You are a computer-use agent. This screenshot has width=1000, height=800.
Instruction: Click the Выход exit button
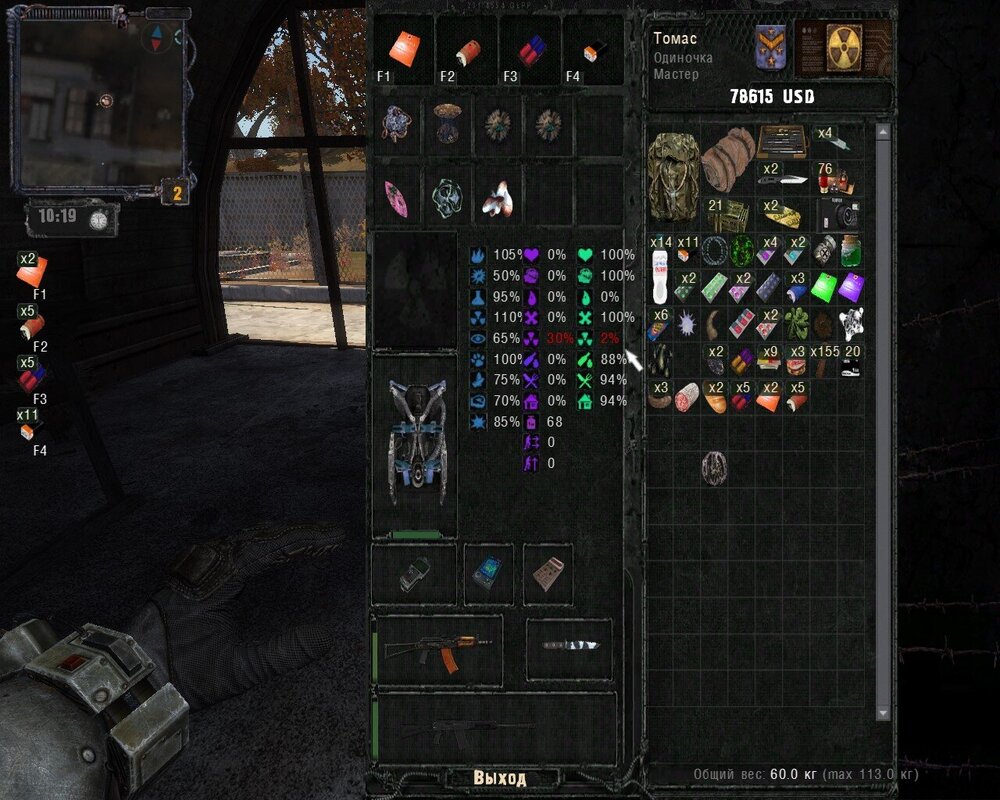[499, 778]
